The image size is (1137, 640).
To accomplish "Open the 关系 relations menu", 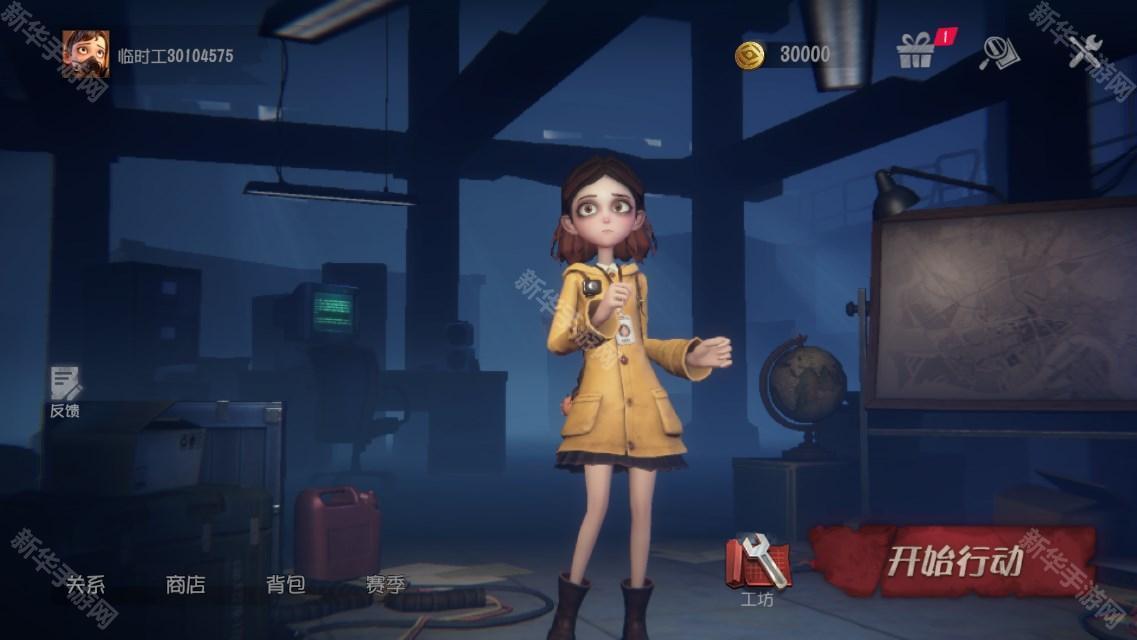I will [85, 585].
